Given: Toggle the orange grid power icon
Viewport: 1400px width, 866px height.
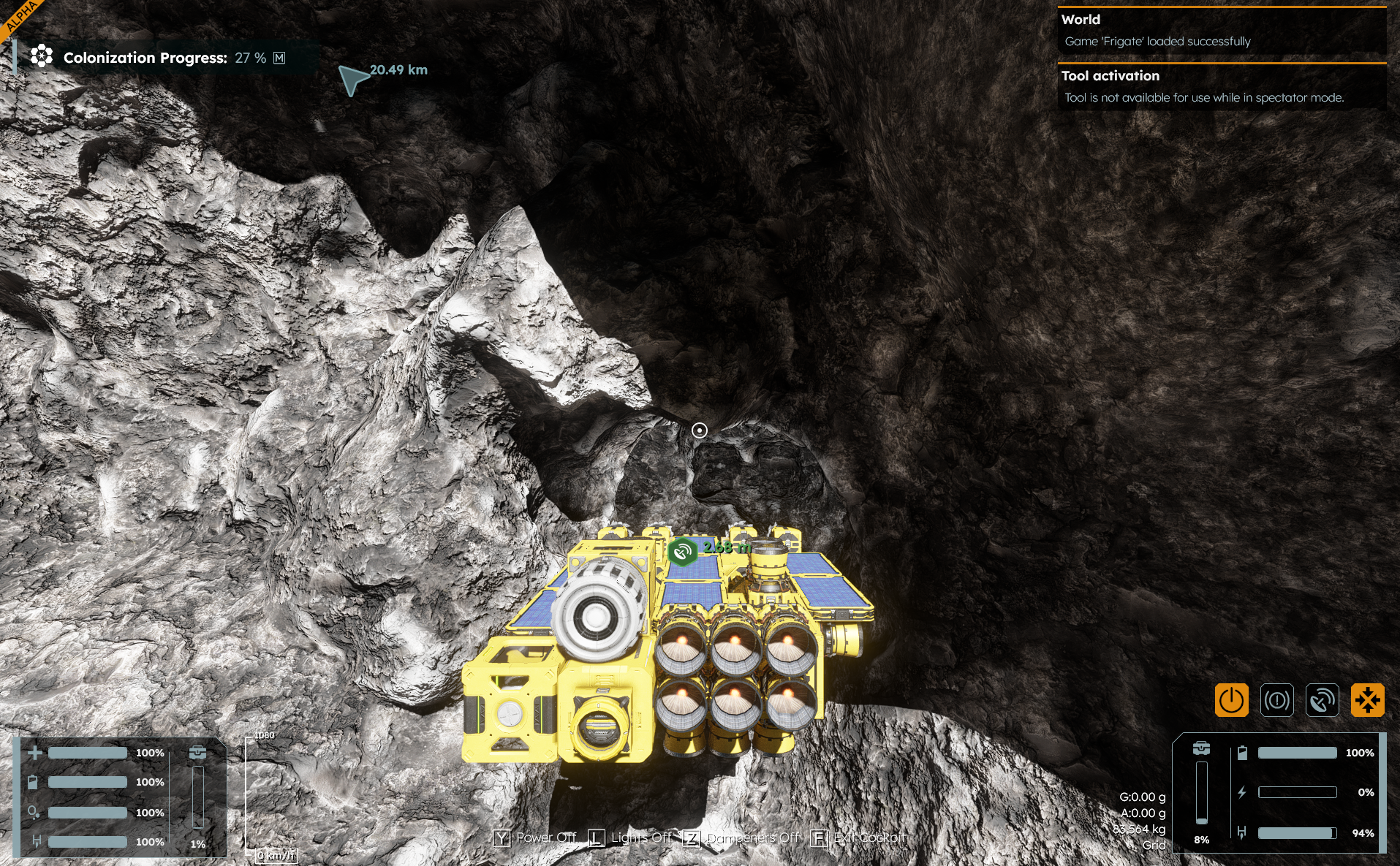Looking at the screenshot, I should (x=1231, y=700).
